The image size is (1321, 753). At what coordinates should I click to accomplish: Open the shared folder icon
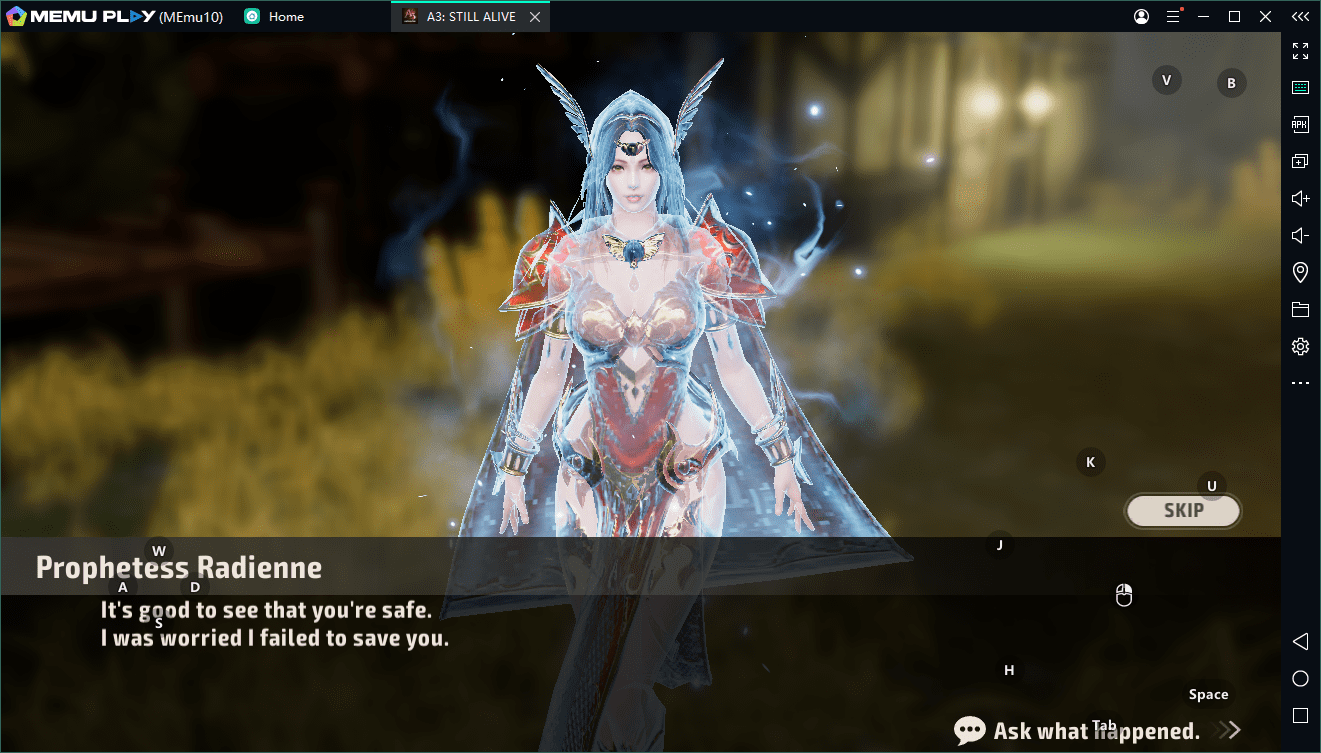pyautogui.click(x=1300, y=310)
